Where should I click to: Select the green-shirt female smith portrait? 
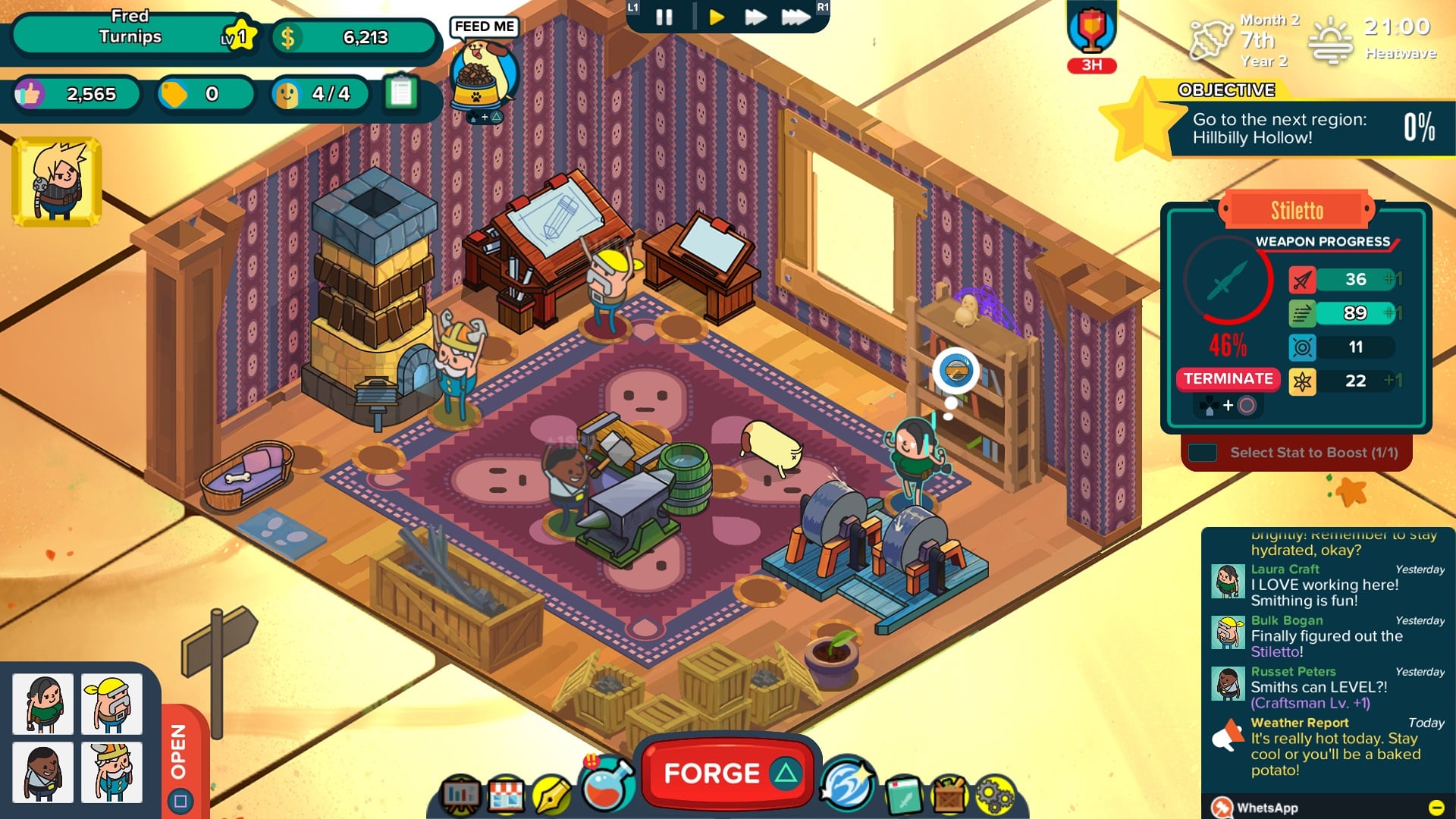coord(43,704)
